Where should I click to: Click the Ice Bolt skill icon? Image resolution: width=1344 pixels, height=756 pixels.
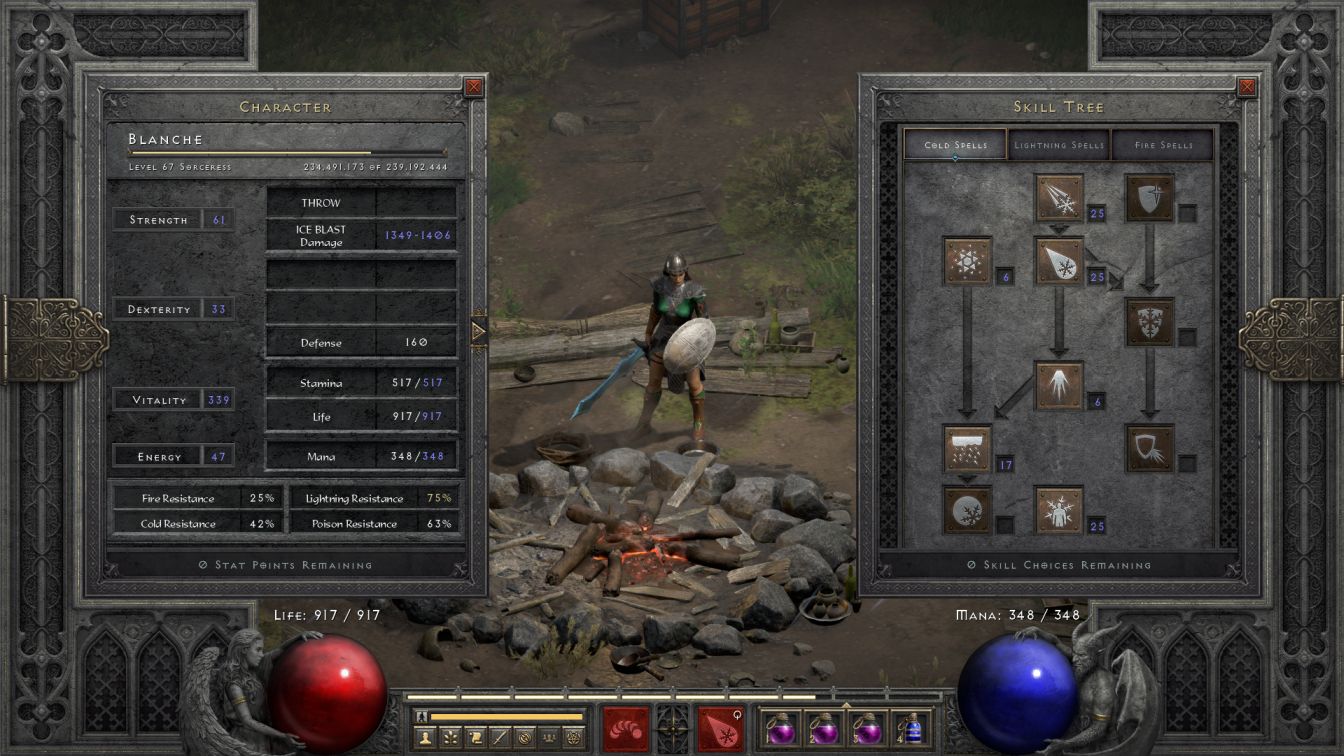pos(1059,198)
